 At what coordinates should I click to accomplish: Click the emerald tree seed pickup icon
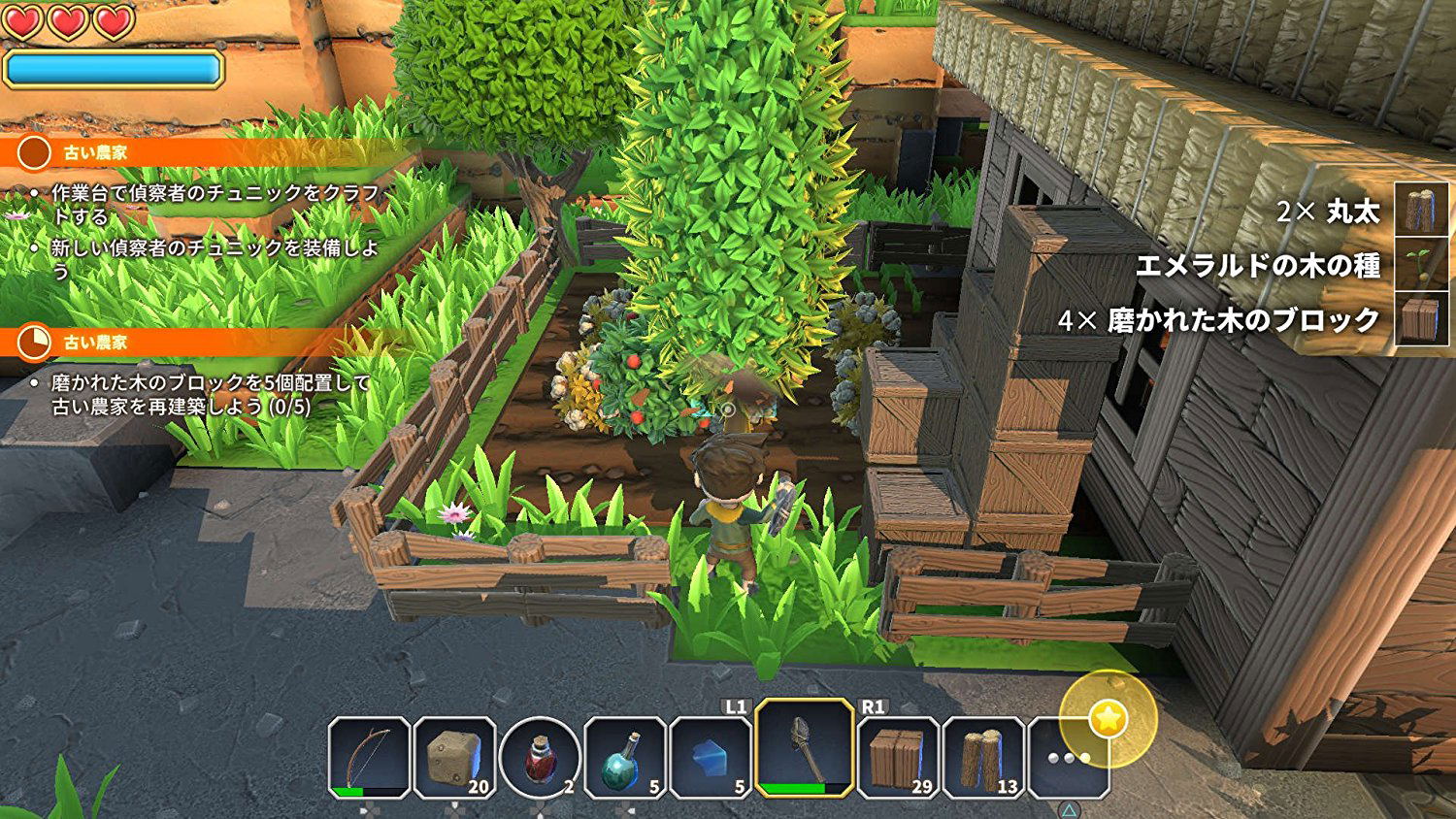(1421, 265)
